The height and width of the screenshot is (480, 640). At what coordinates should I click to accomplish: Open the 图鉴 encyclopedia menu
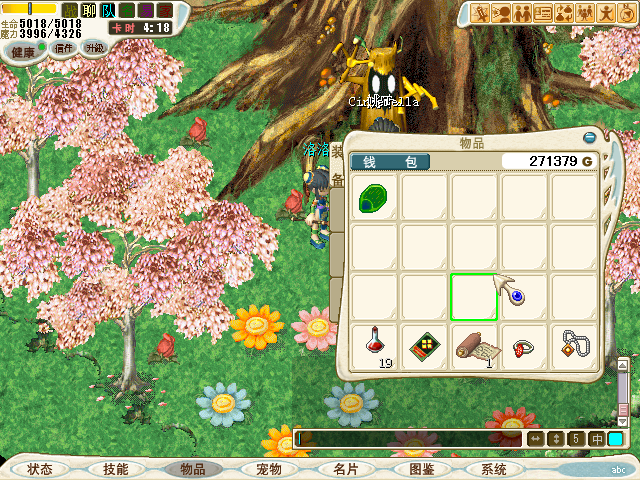pos(420,469)
